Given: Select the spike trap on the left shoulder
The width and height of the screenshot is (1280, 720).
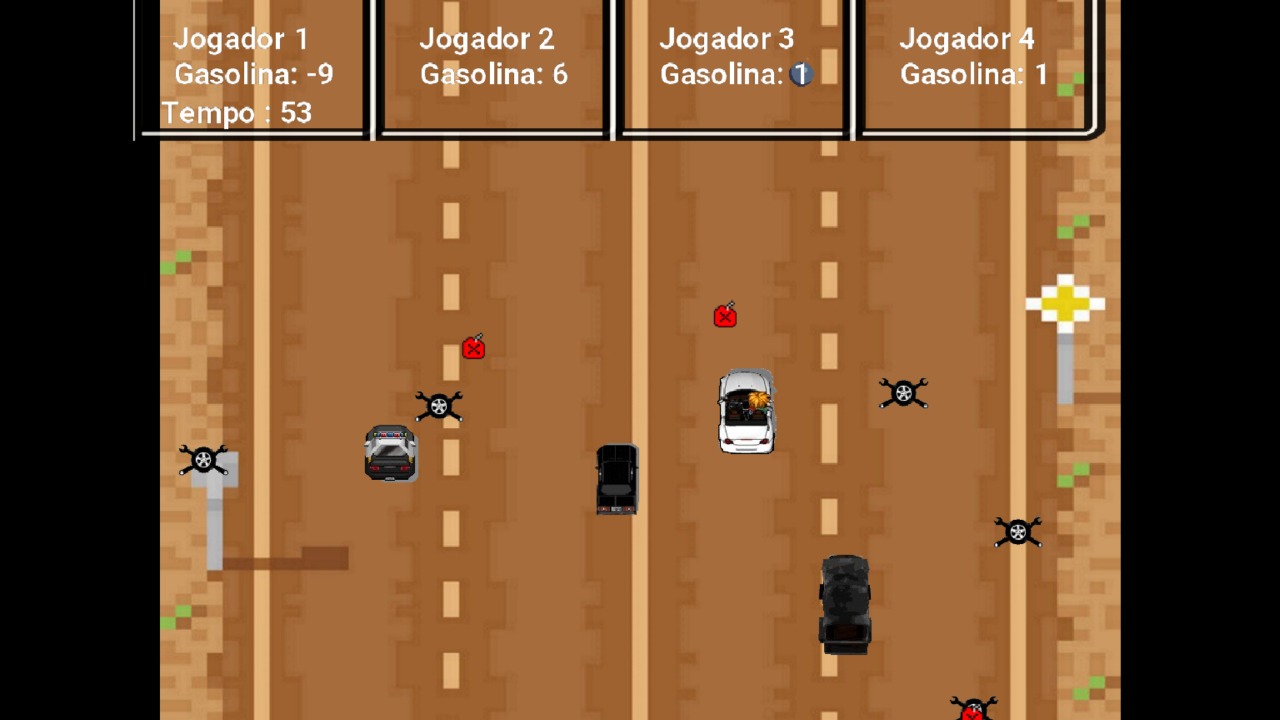Looking at the screenshot, I should click(x=204, y=459).
